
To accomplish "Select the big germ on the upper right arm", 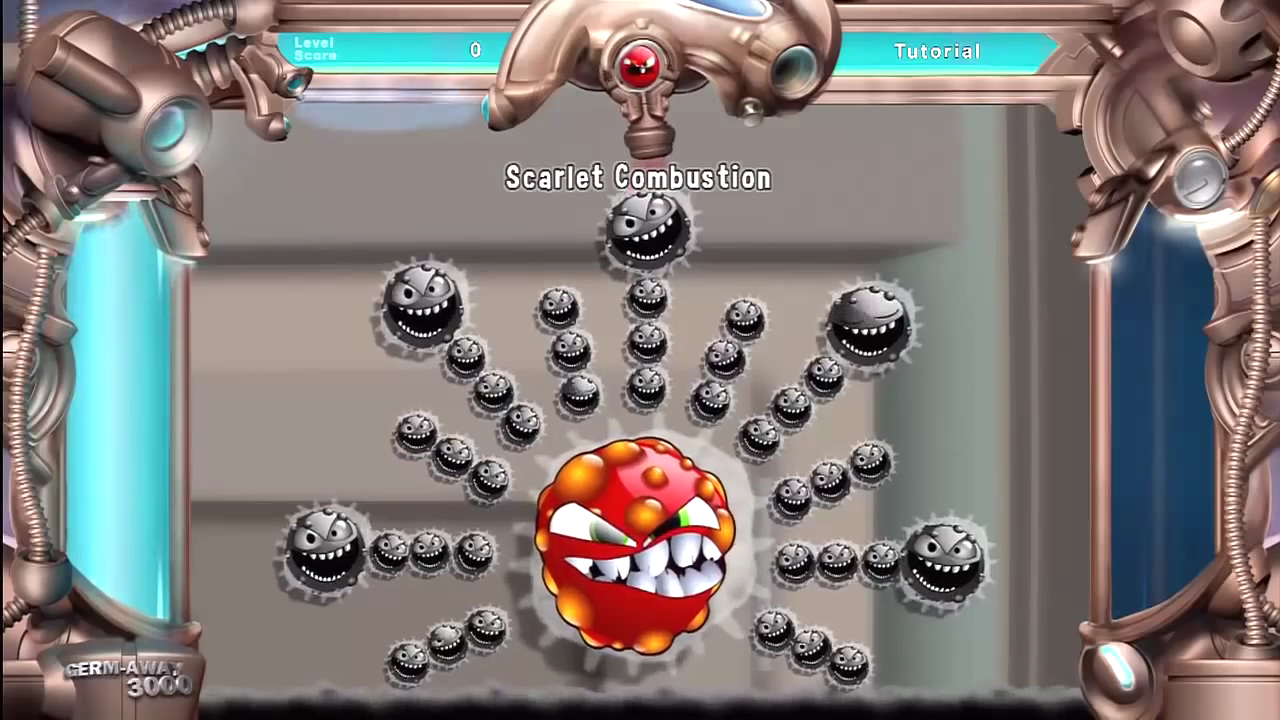I will click(x=868, y=324).
